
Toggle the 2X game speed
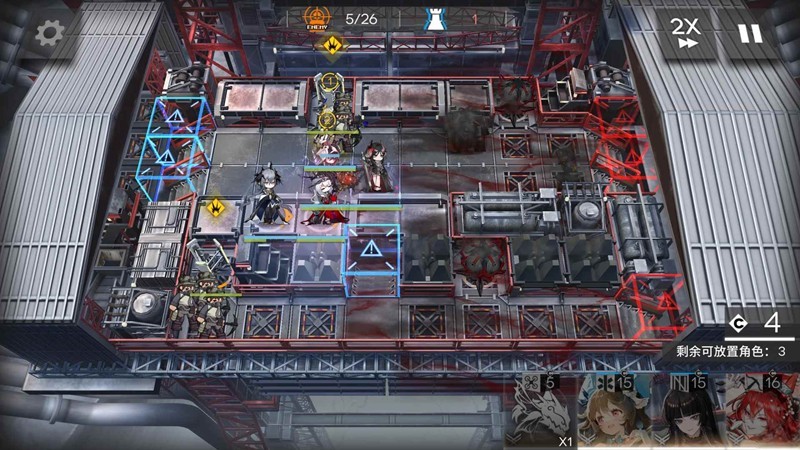pos(685,33)
